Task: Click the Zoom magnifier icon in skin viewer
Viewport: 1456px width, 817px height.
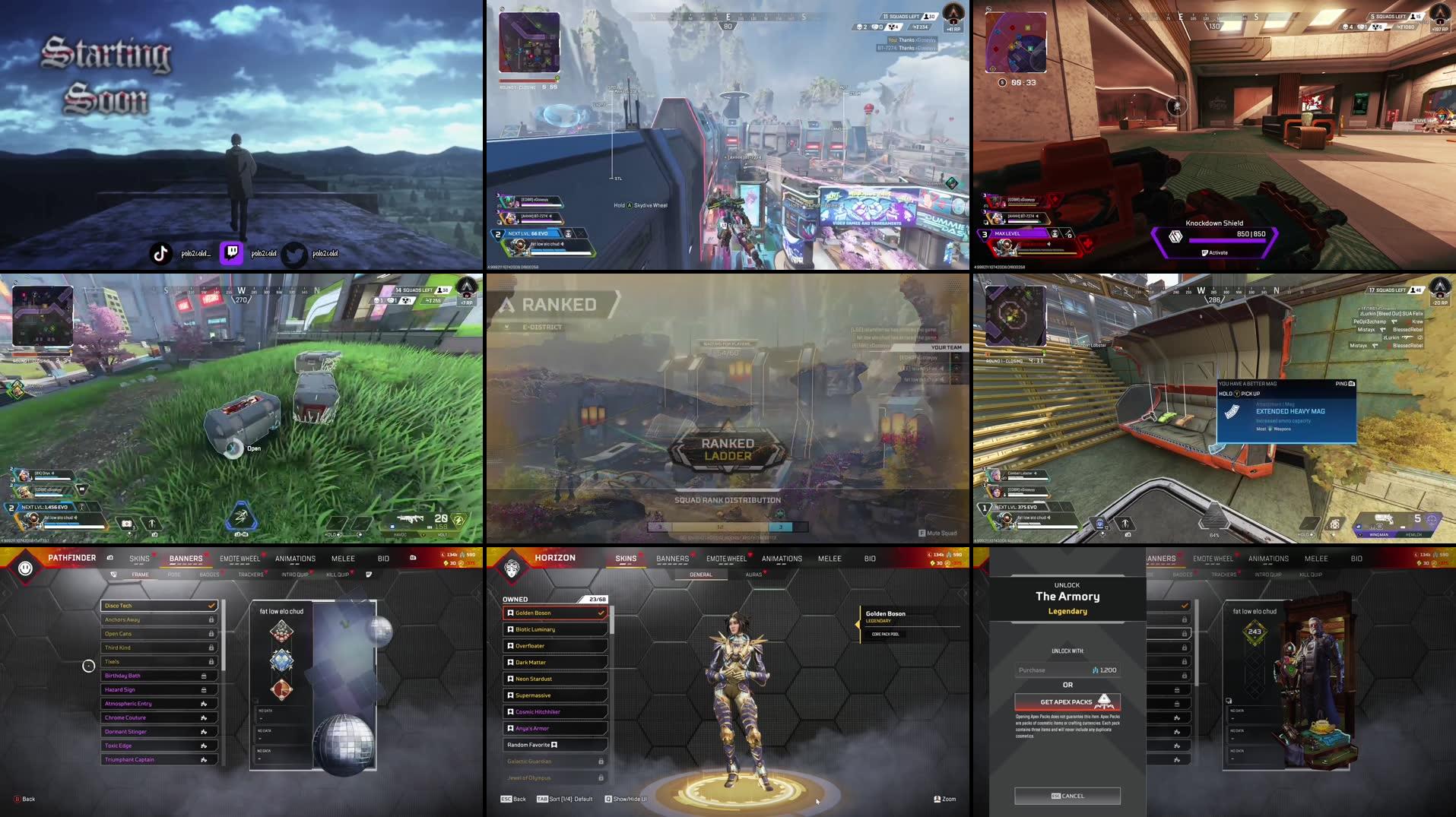Action: point(937,799)
